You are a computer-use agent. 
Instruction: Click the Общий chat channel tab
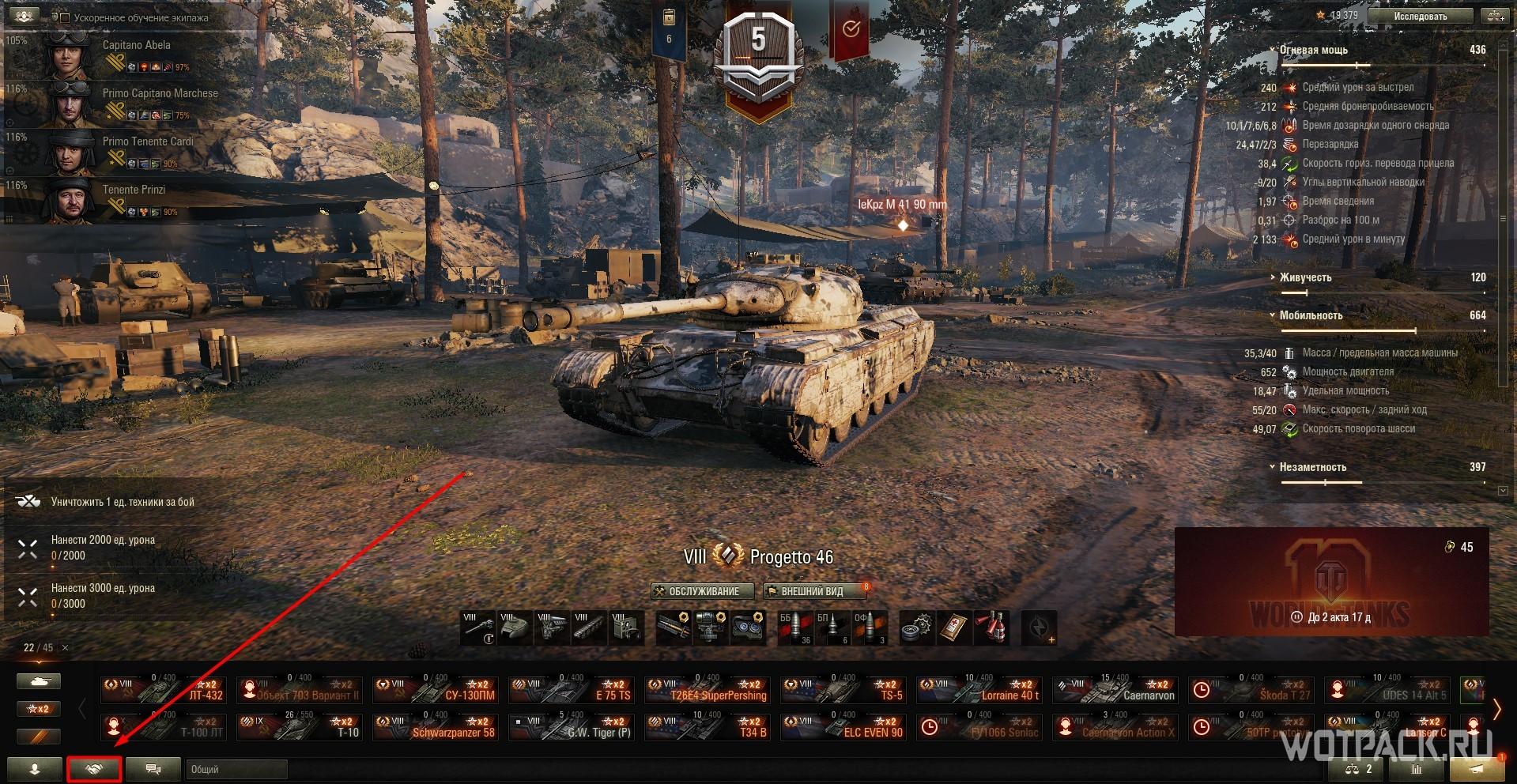click(236, 769)
